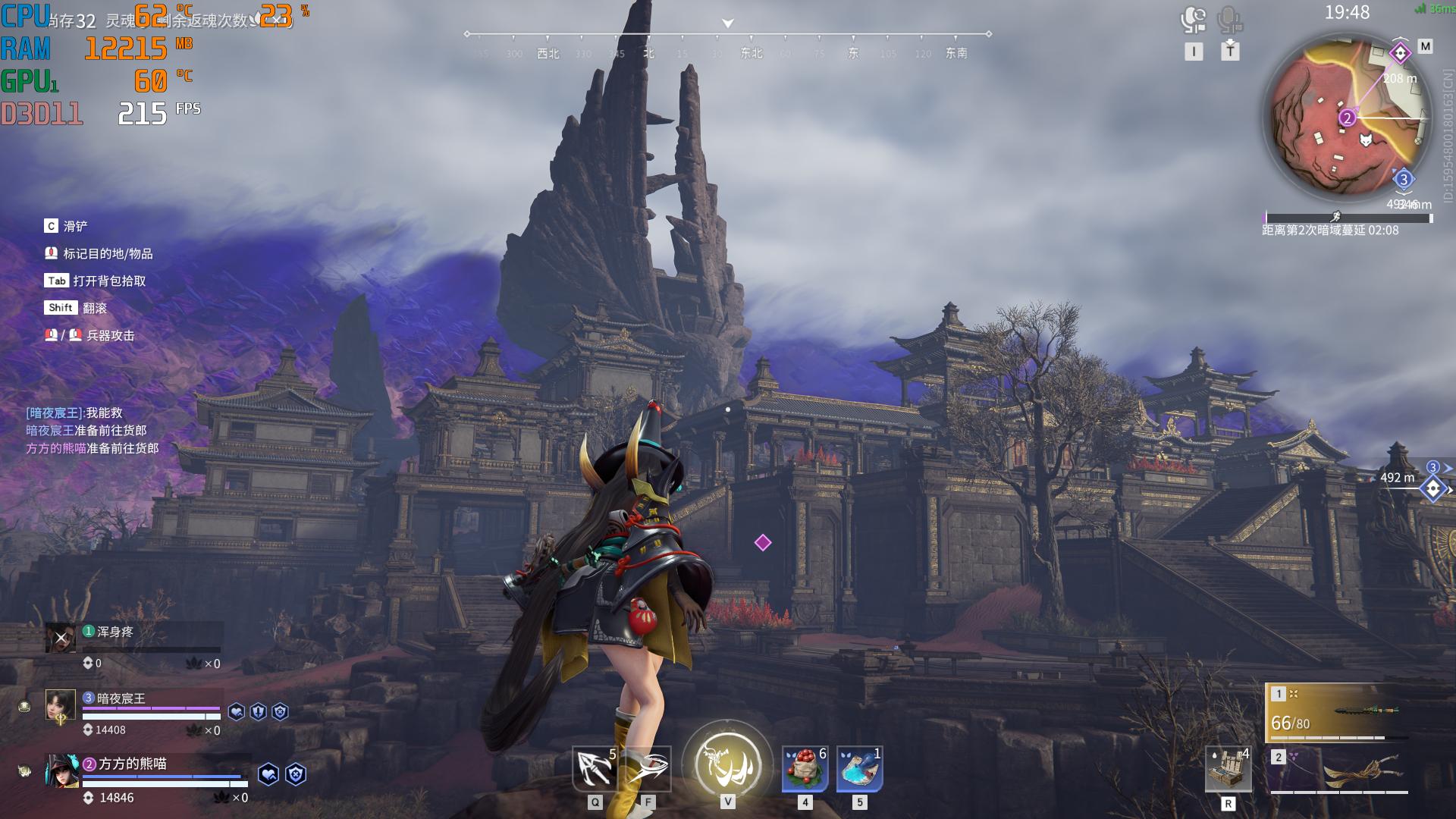Open the repair kit box slot
The image size is (1456, 819).
pos(1228,769)
